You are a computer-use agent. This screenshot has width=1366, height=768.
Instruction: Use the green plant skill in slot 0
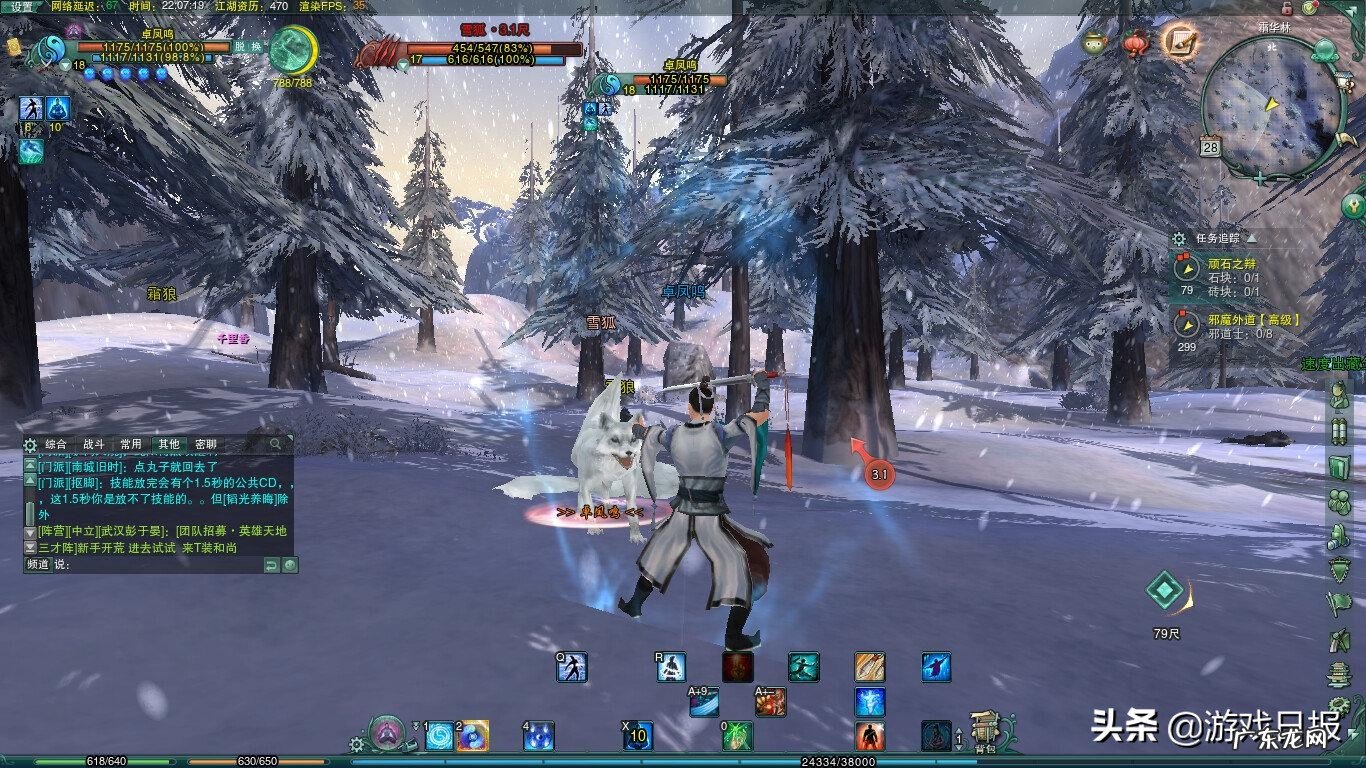coord(737,736)
